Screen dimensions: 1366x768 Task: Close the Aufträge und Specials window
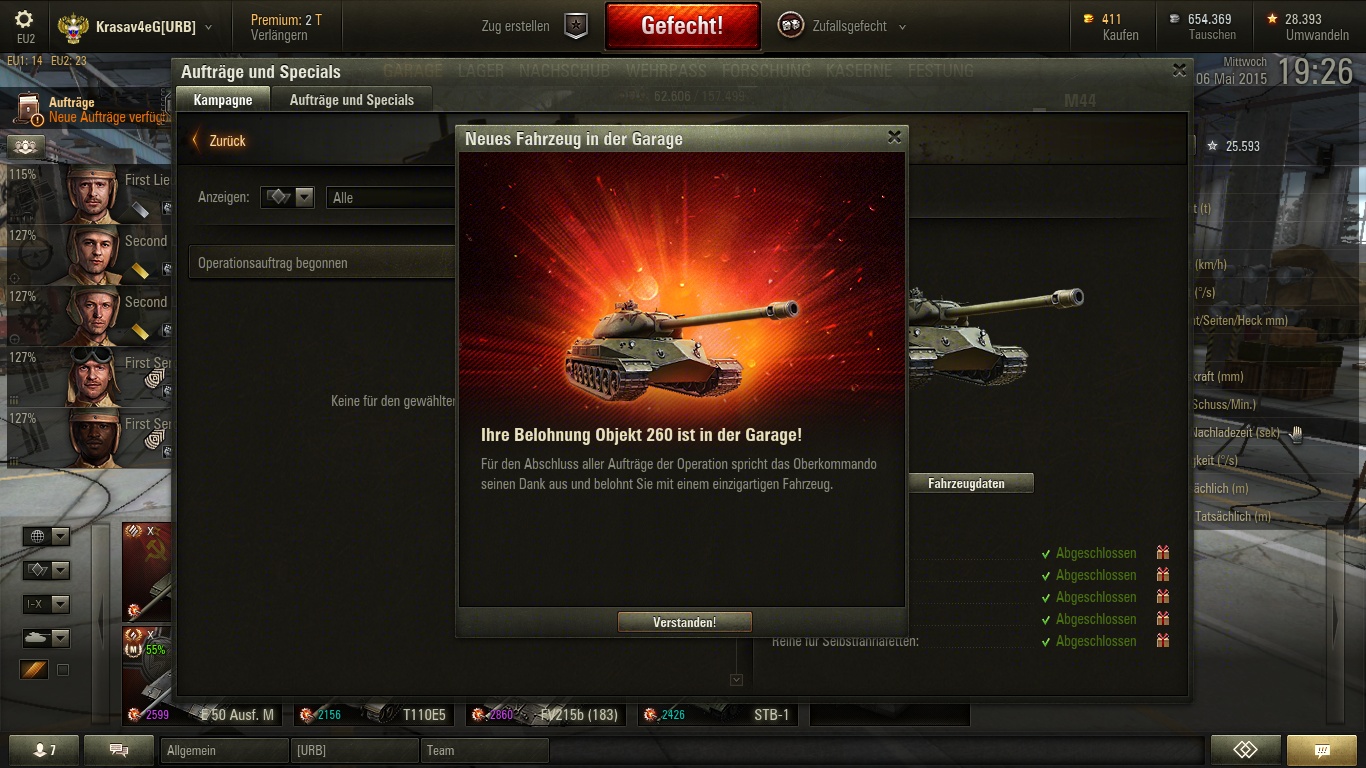1179,71
